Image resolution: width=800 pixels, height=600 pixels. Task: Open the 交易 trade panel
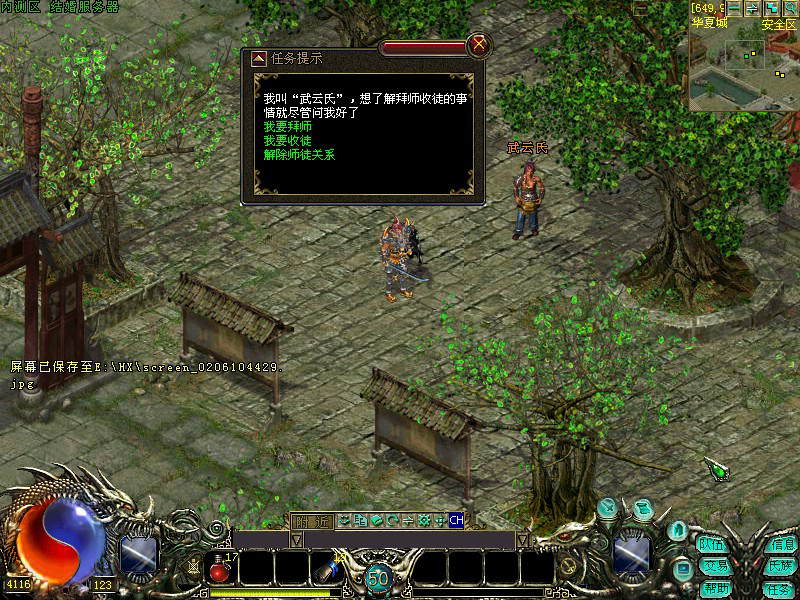click(x=713, y=566)
